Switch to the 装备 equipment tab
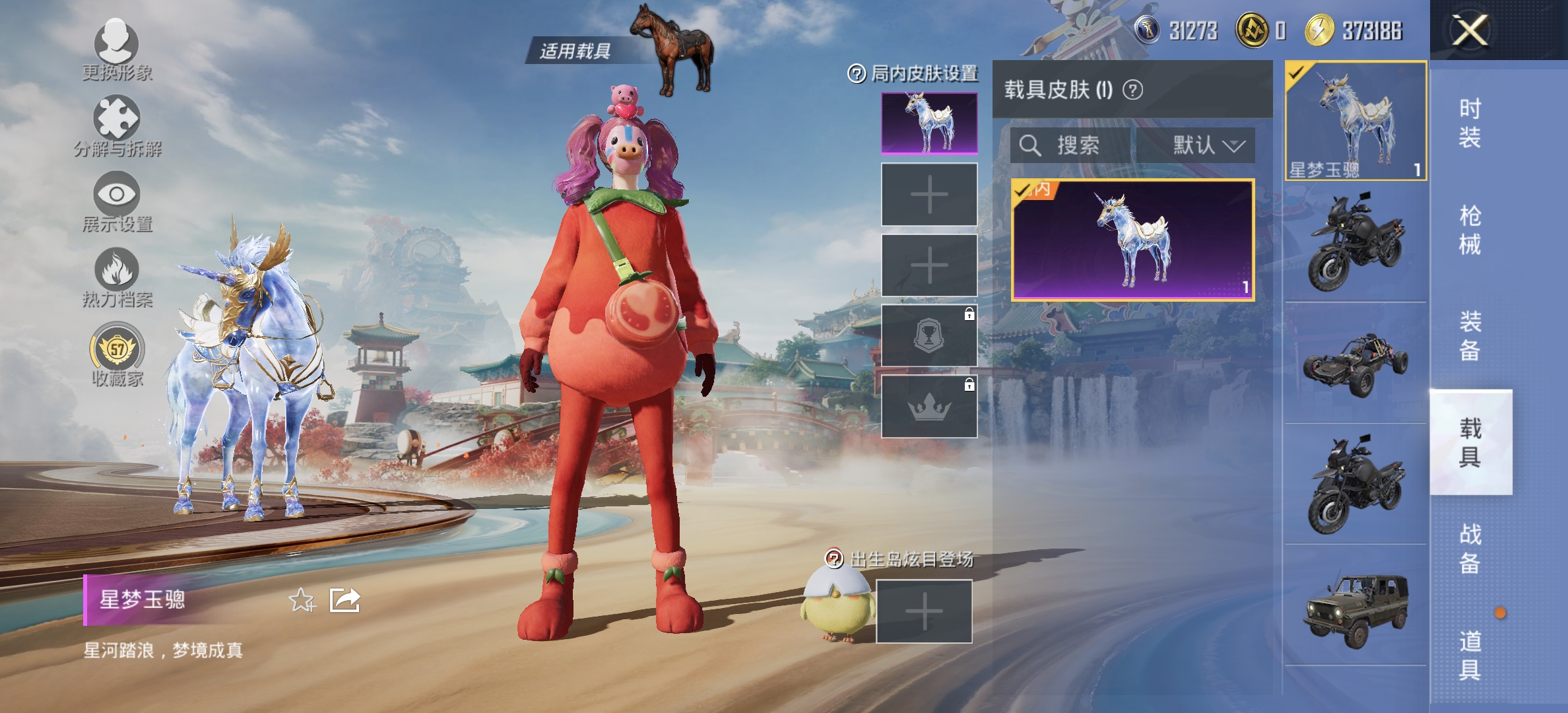Screen dimensions: 1568x713 [1470, 336]
